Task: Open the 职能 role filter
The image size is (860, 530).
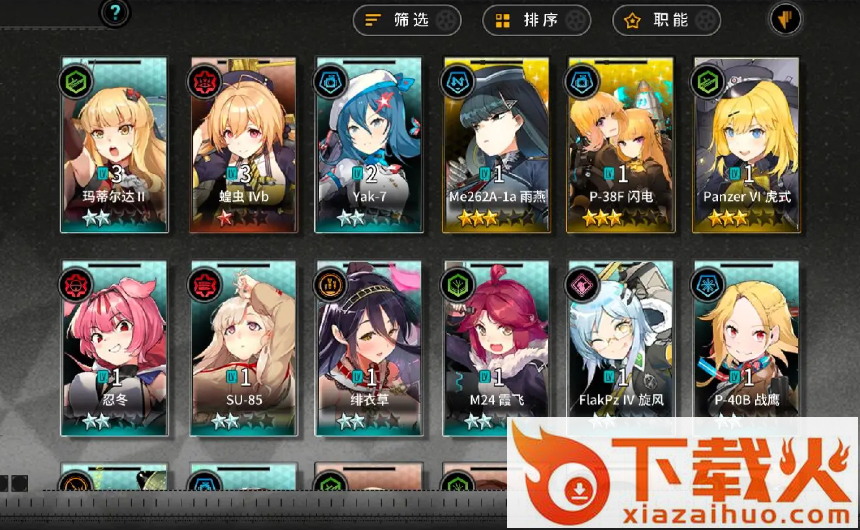Action: pos(666,19)
